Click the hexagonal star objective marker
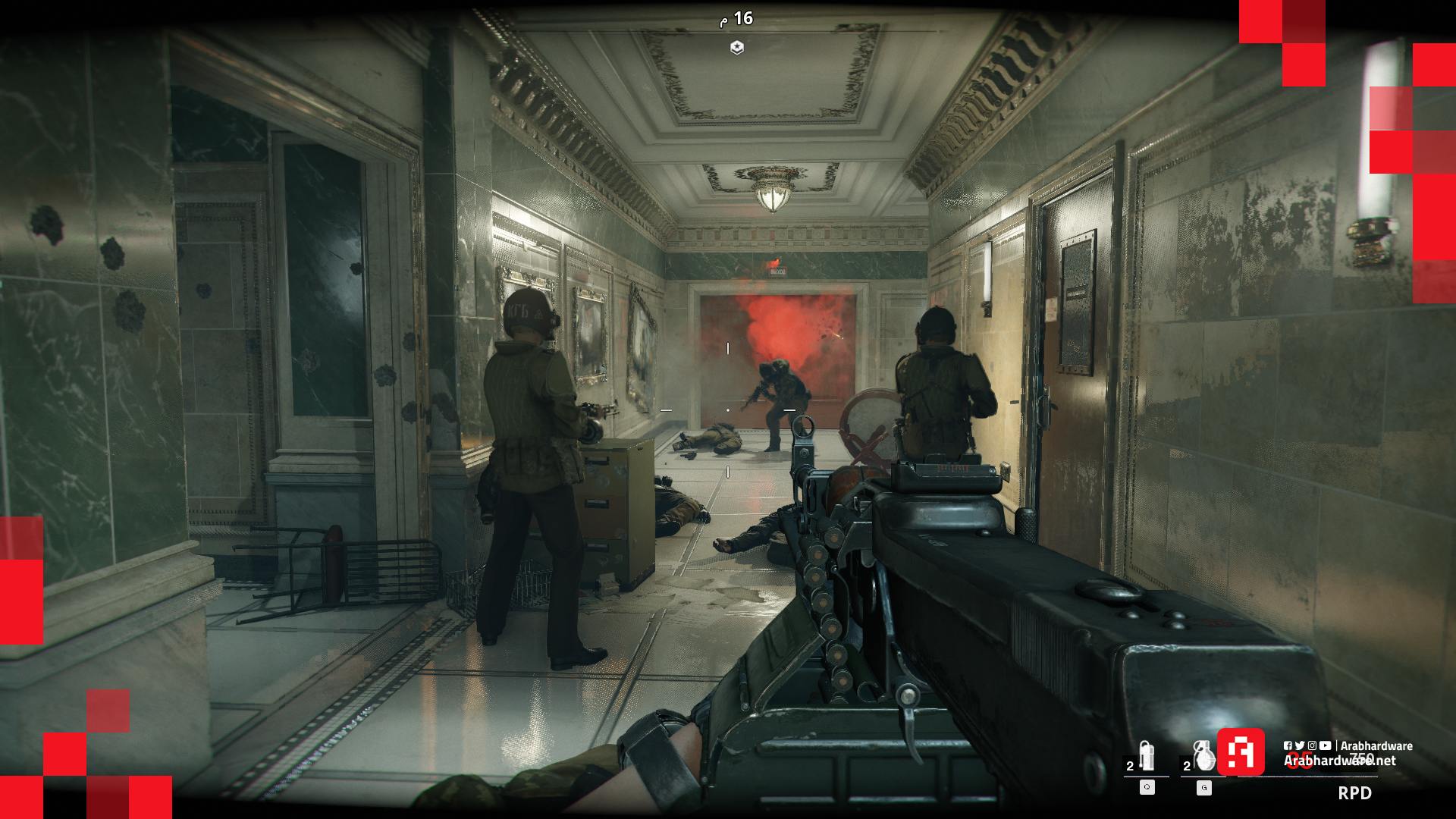 point(736,48)
